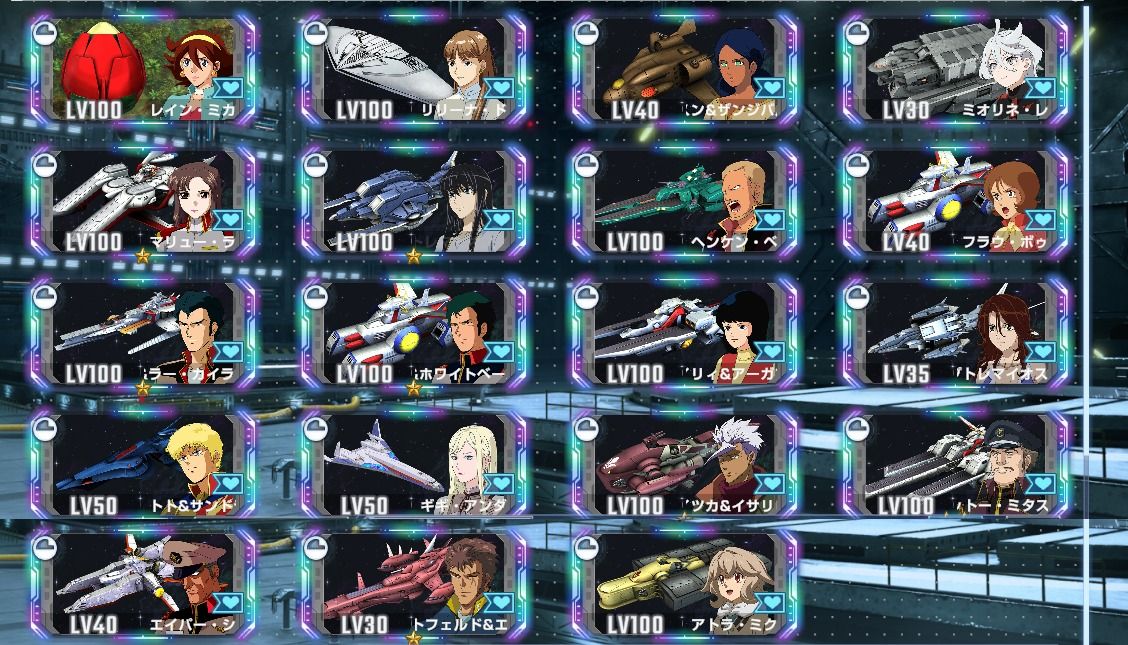Open the マリュー・ラ white ship card
This screenshot has width=1128, height=645.
click(143, 202)
